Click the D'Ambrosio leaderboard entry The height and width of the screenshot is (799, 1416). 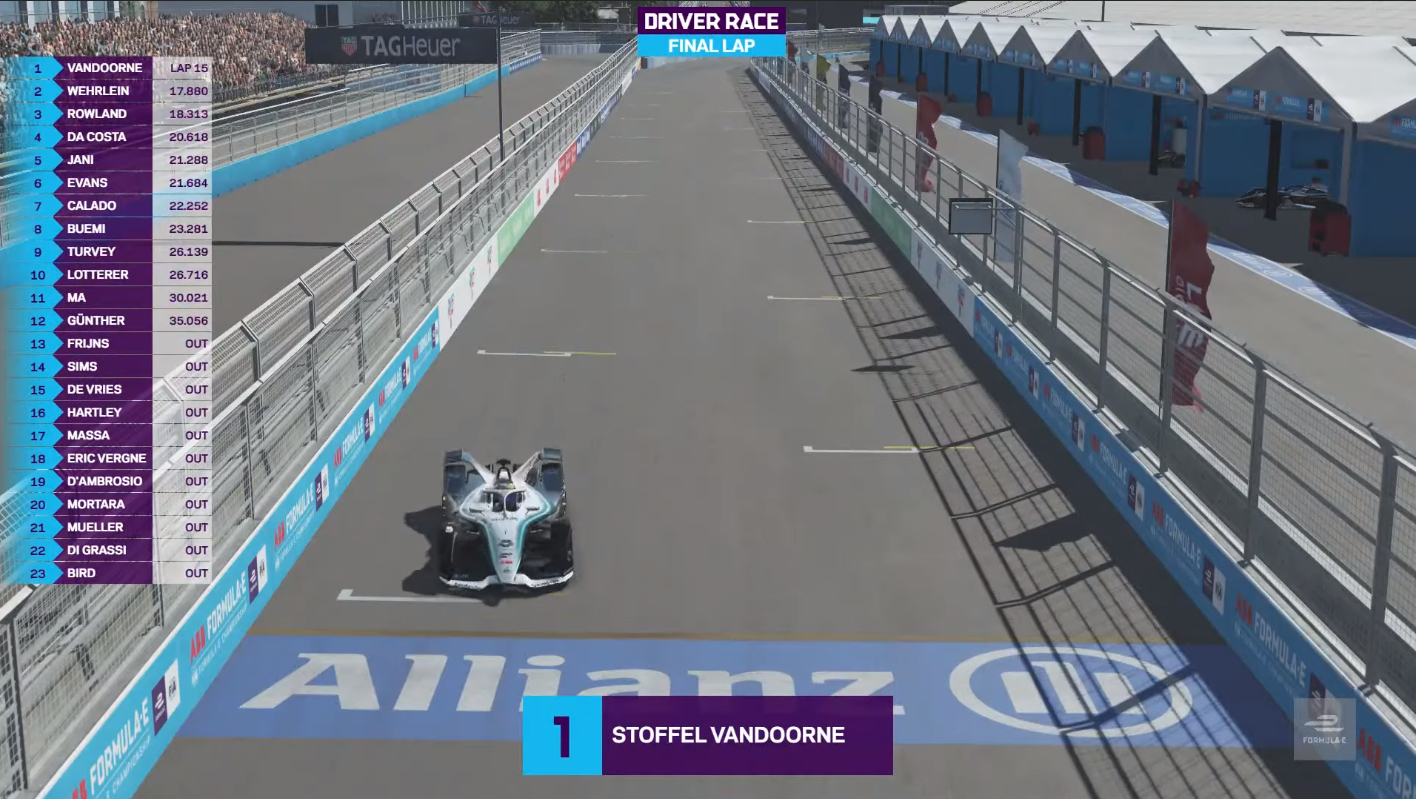click(108, 482)
